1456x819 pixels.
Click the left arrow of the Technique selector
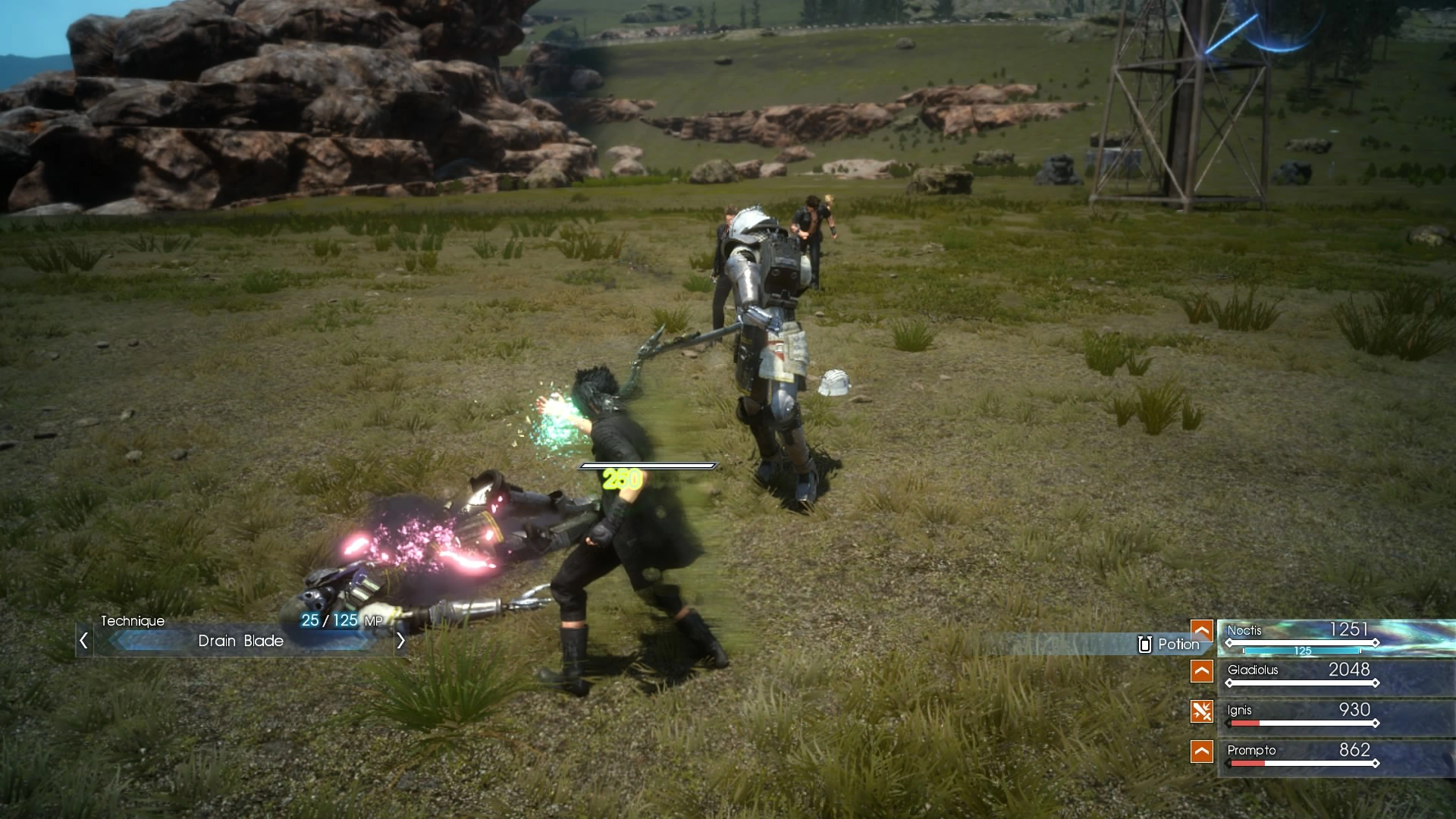click(83, 641)
